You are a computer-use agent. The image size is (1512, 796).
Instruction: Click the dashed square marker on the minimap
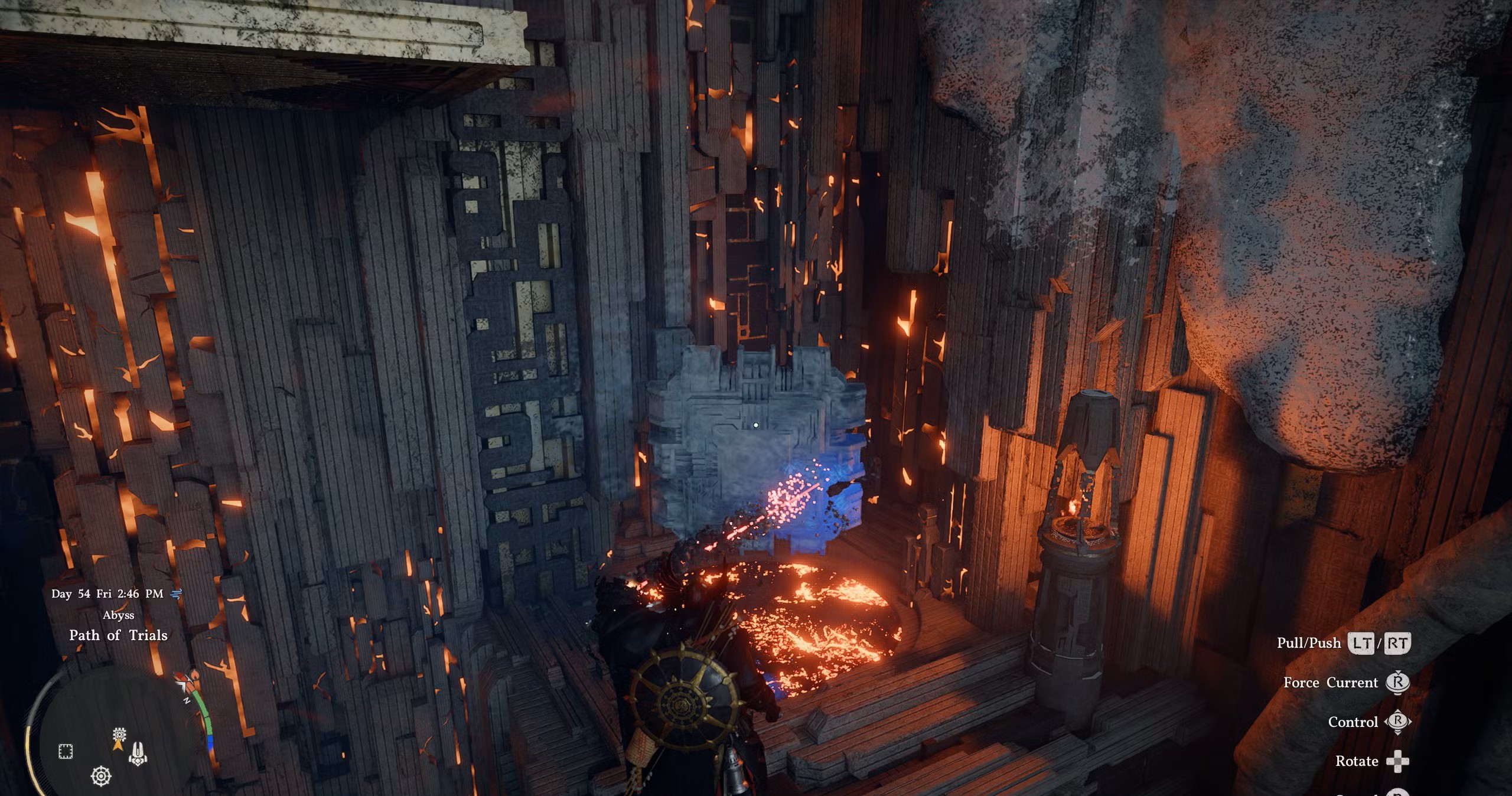coord(66,752)
